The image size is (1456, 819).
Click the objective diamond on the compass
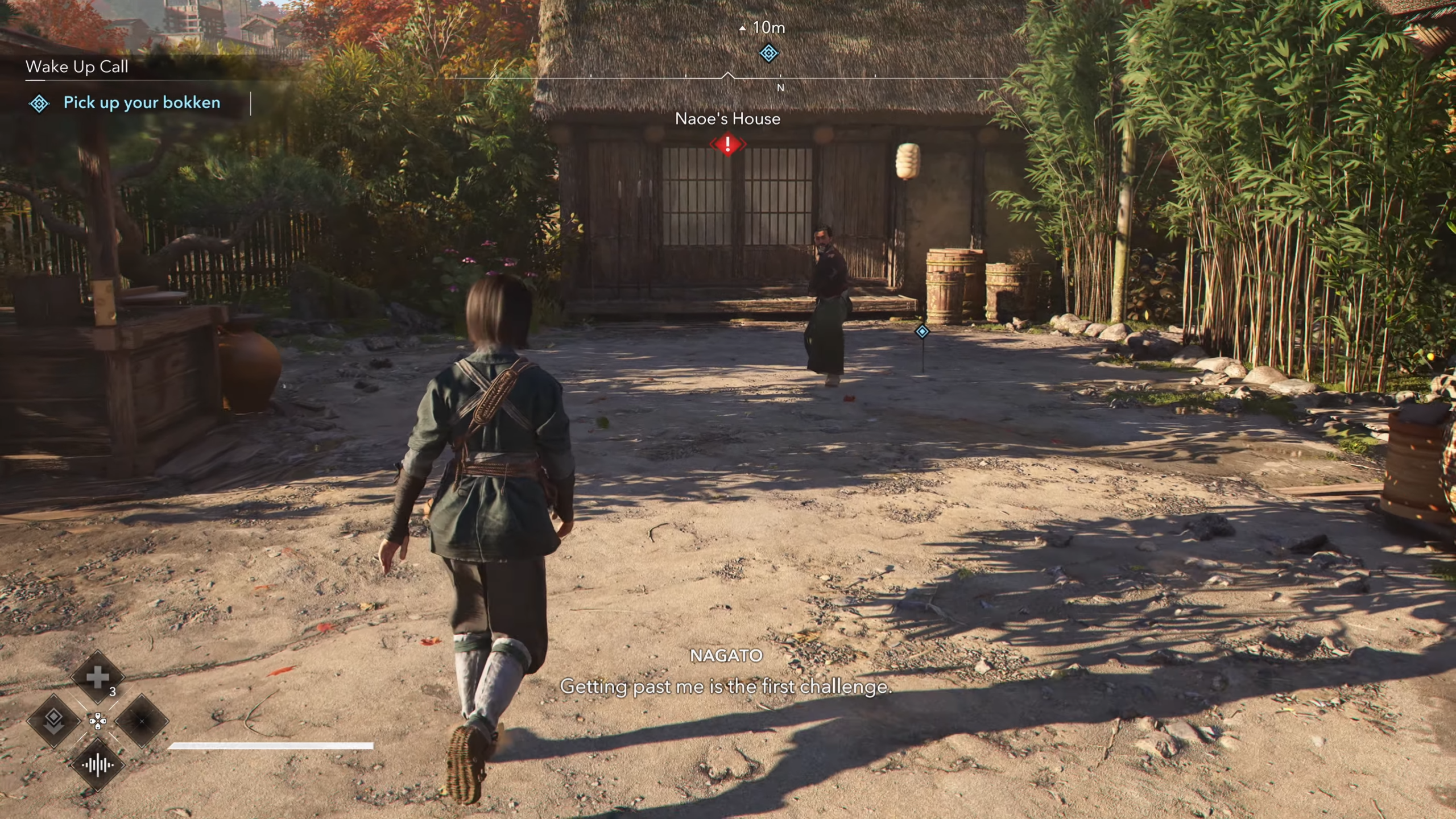point(768,53)
